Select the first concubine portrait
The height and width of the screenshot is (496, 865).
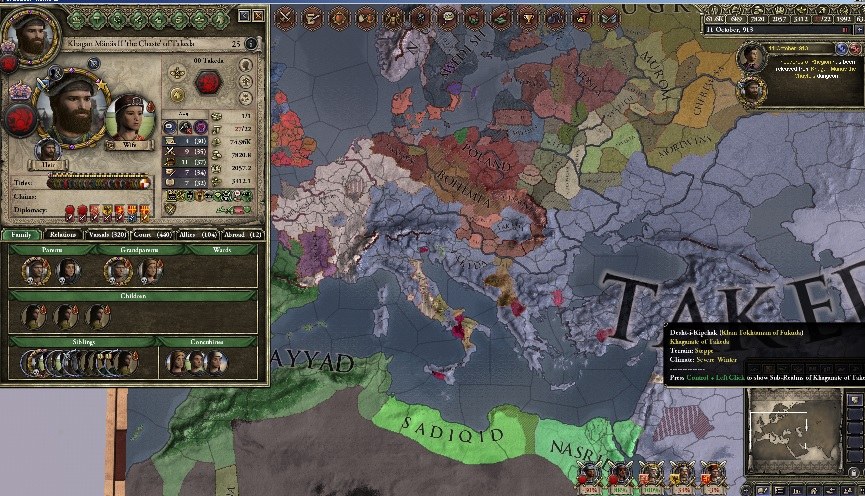177,361
